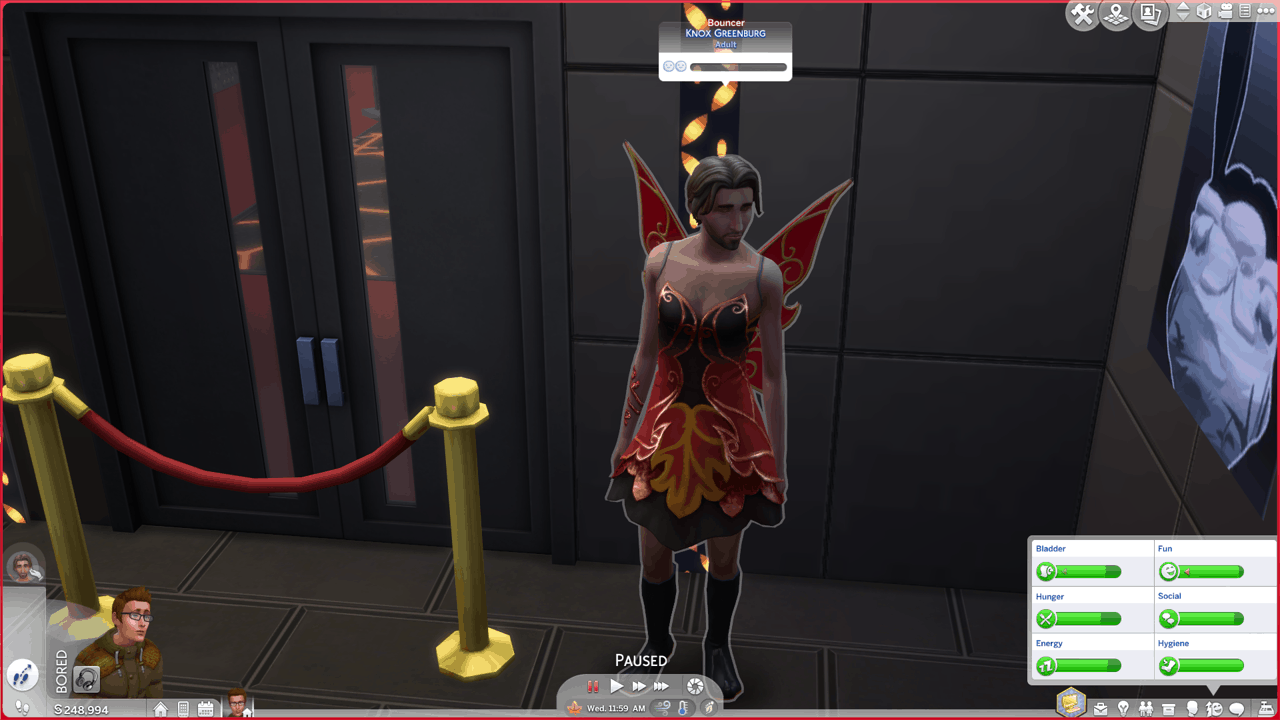The height and width of the screenshot is (720, 1280).
Task: Open the calendar icon
Action: pos(205,709)
